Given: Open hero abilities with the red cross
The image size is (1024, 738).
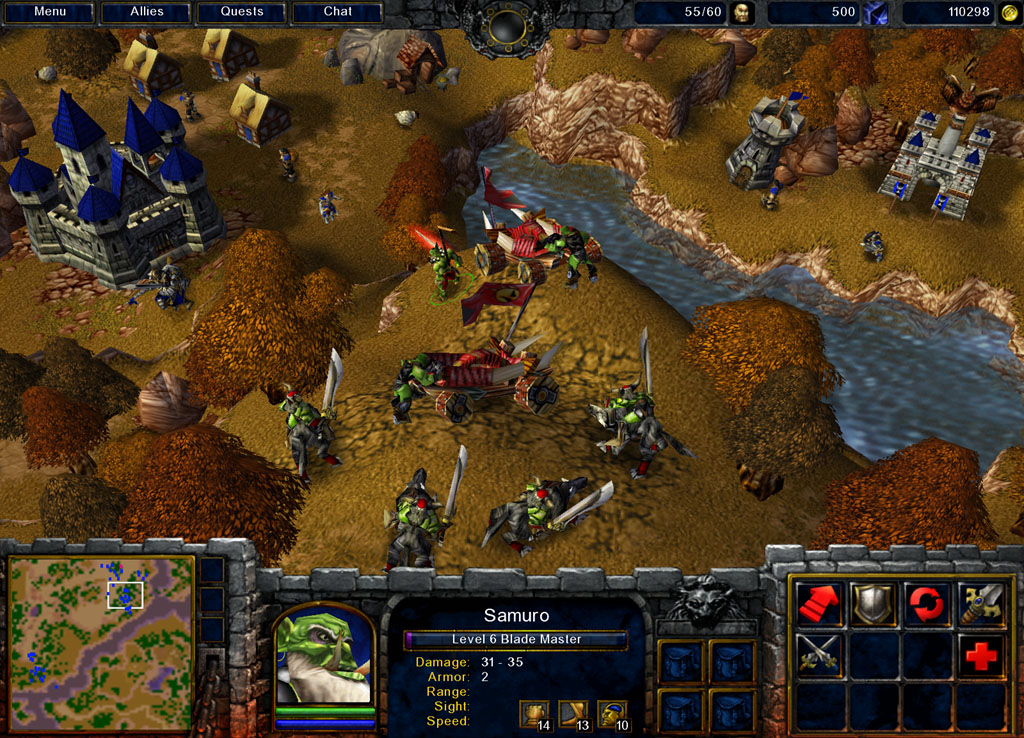Looking at the screenshot, I should click(980, 655).
